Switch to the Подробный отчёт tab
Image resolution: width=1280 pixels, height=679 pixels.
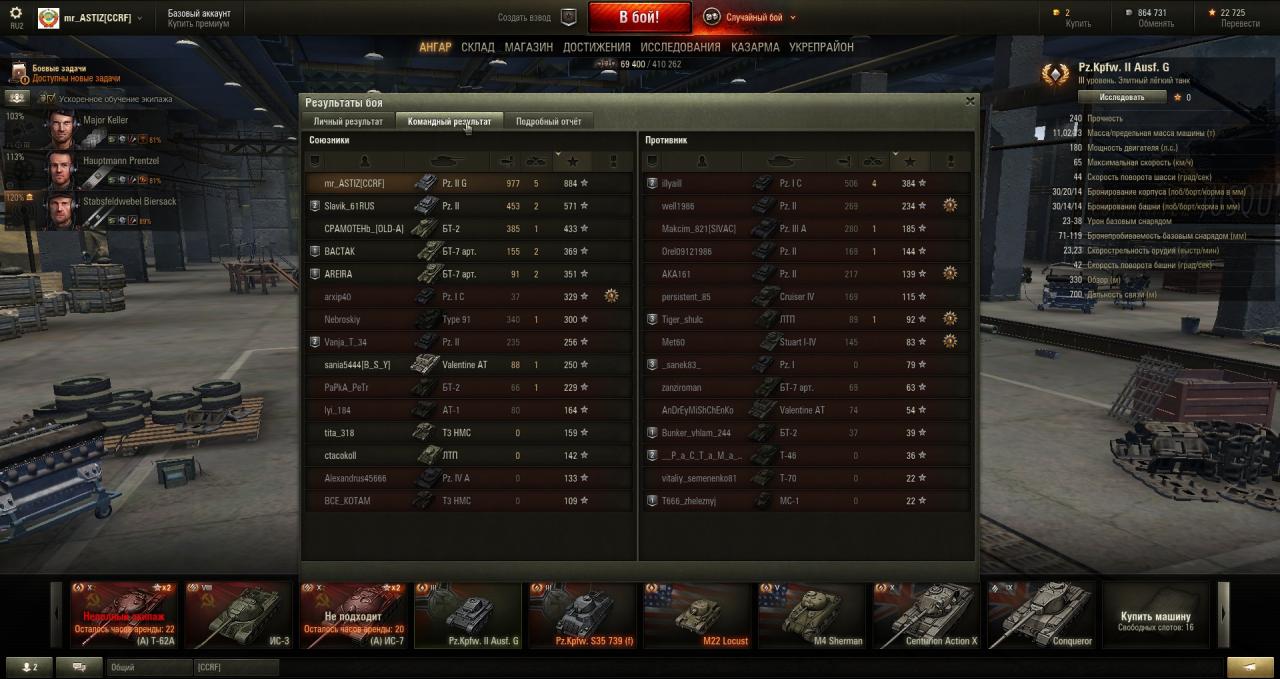point(548,121)
